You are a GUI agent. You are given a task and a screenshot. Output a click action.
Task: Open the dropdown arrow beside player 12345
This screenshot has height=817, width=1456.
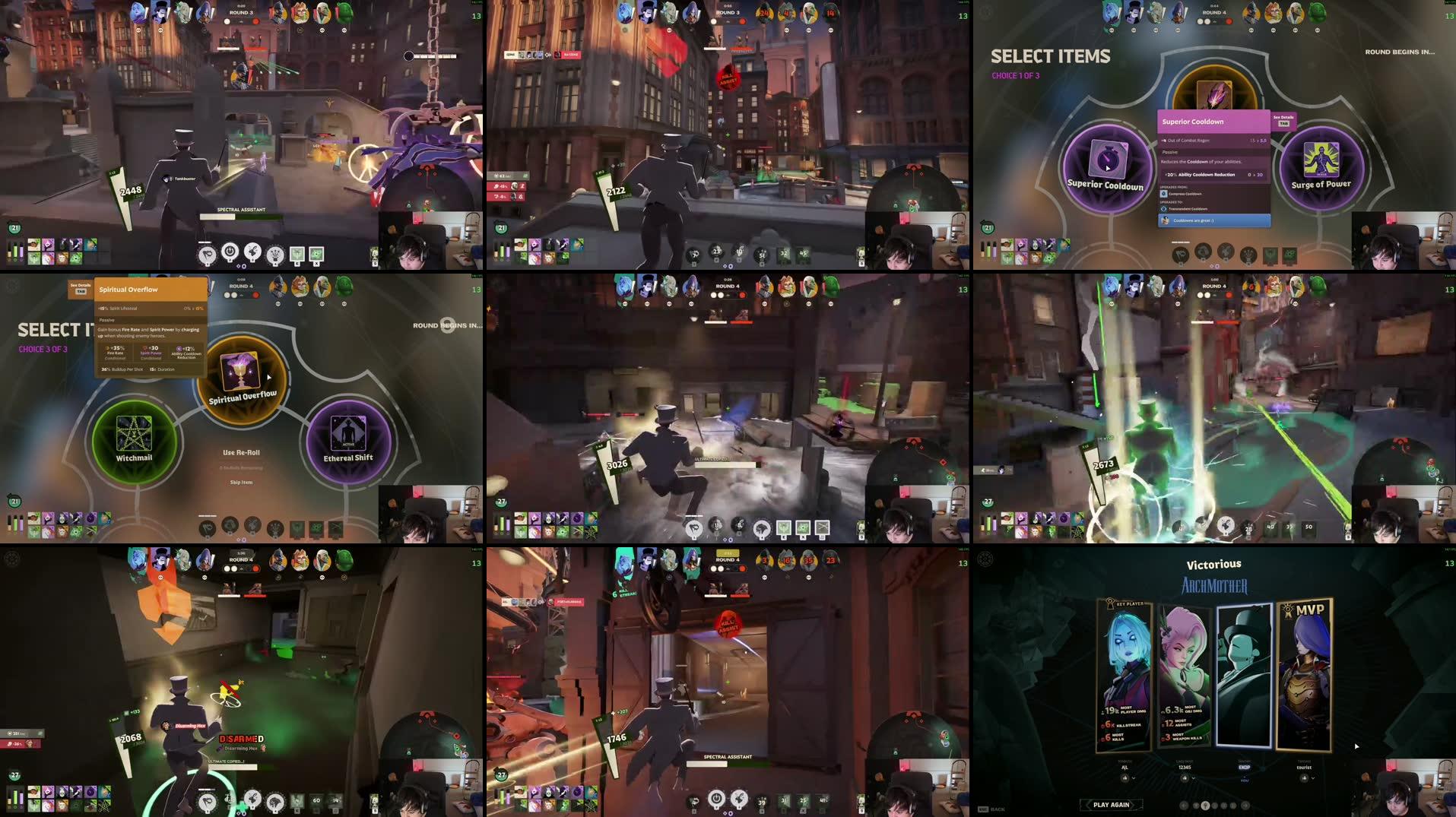(1194, 778)
